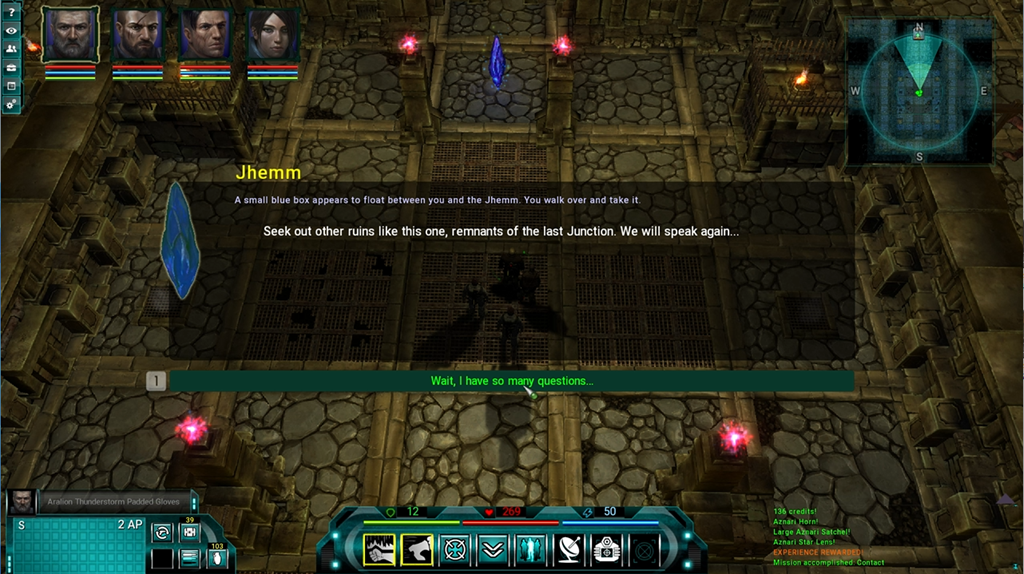1024x574 pixels.
Task: Open the briefcase inventory icon
Action: (x=11, y=67)
